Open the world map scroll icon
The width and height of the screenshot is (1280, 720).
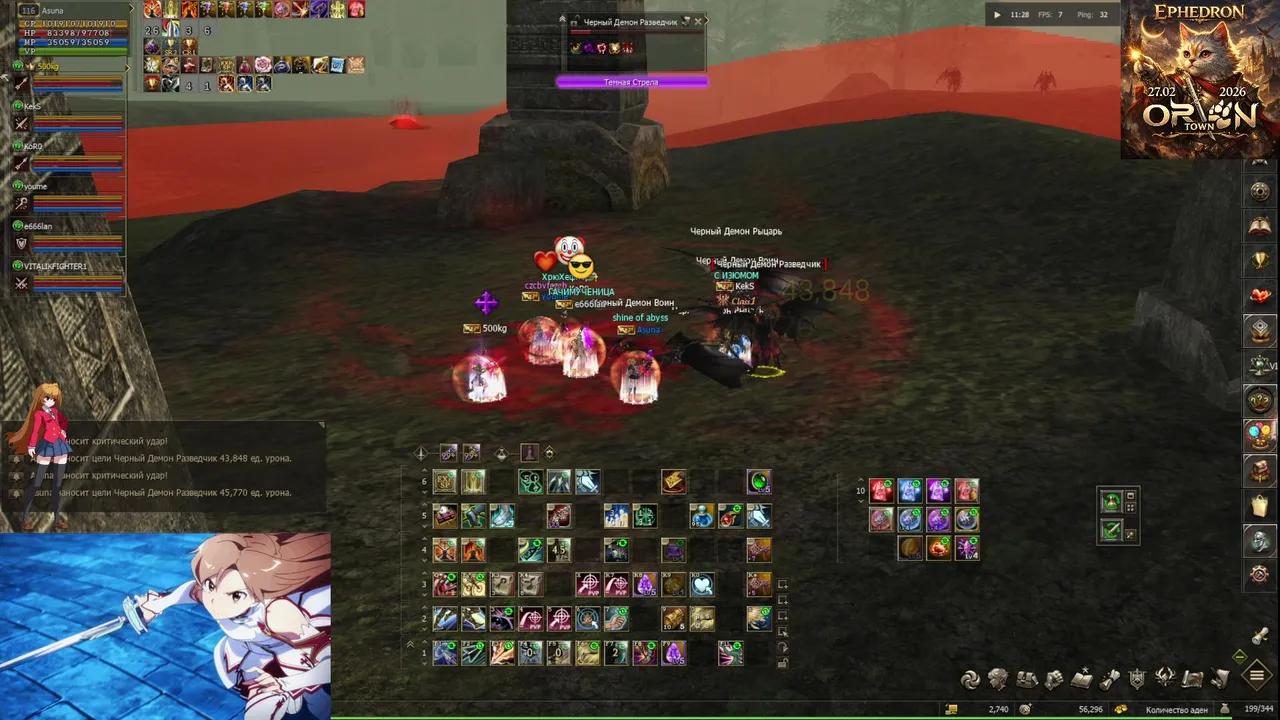click(1192, 678)
